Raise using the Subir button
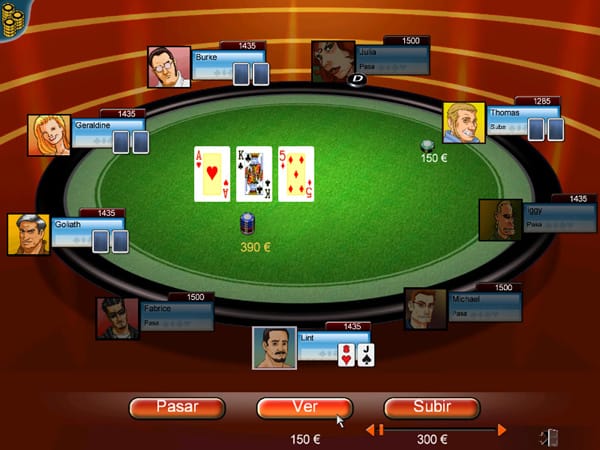 pos(432,407)
